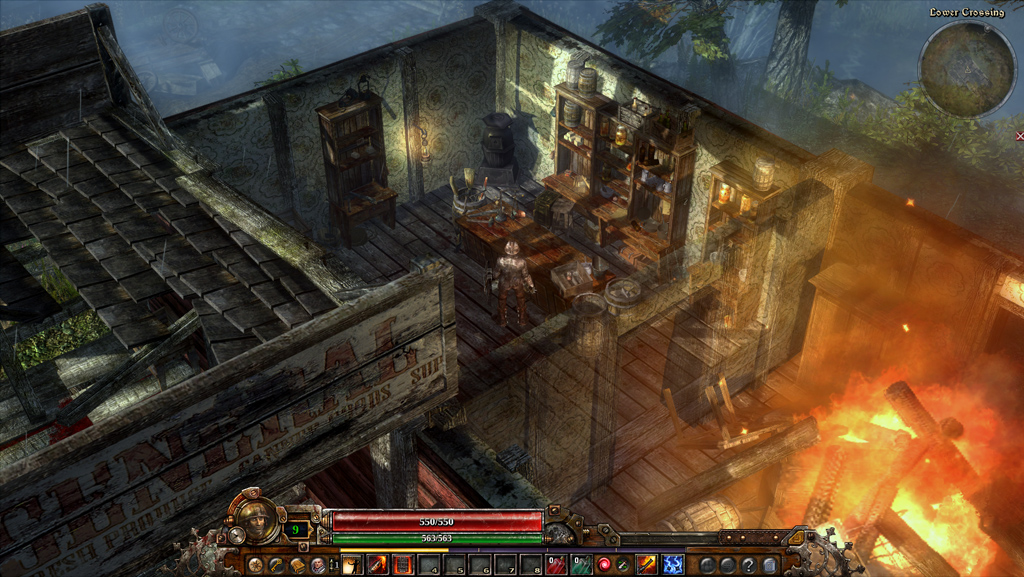Drink the red health potion
The width and height of the screenshot is (1024, 577).
tap(557, 565)
